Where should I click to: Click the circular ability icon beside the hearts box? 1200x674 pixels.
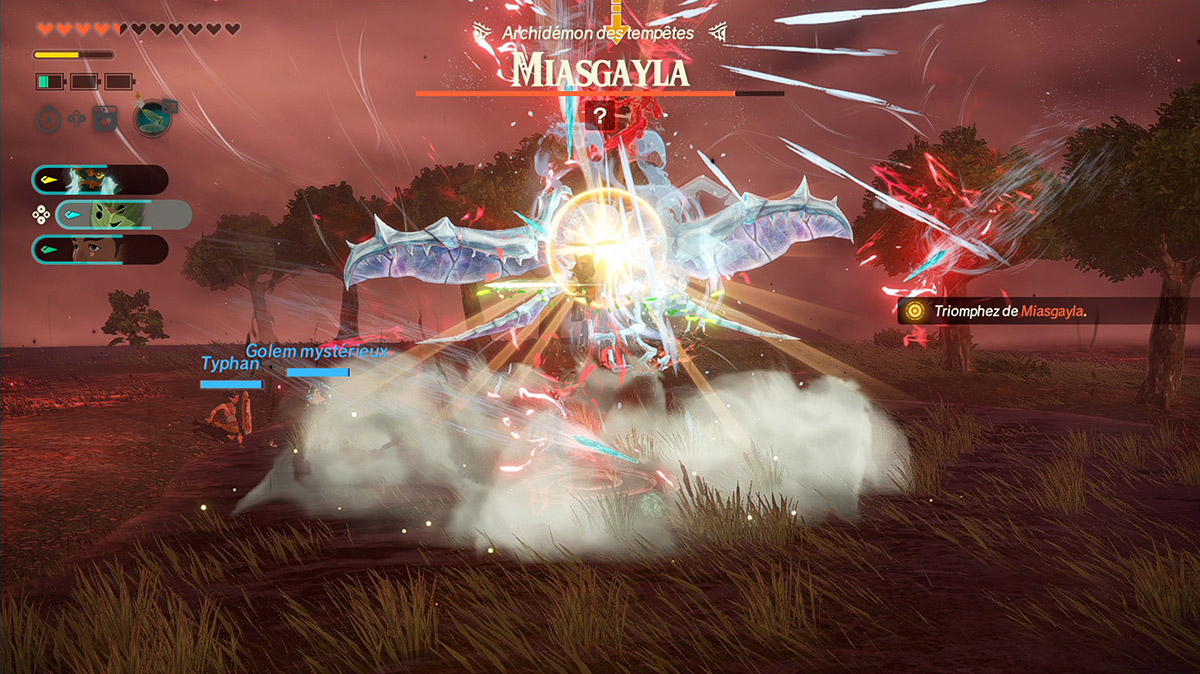pos(49,119)
